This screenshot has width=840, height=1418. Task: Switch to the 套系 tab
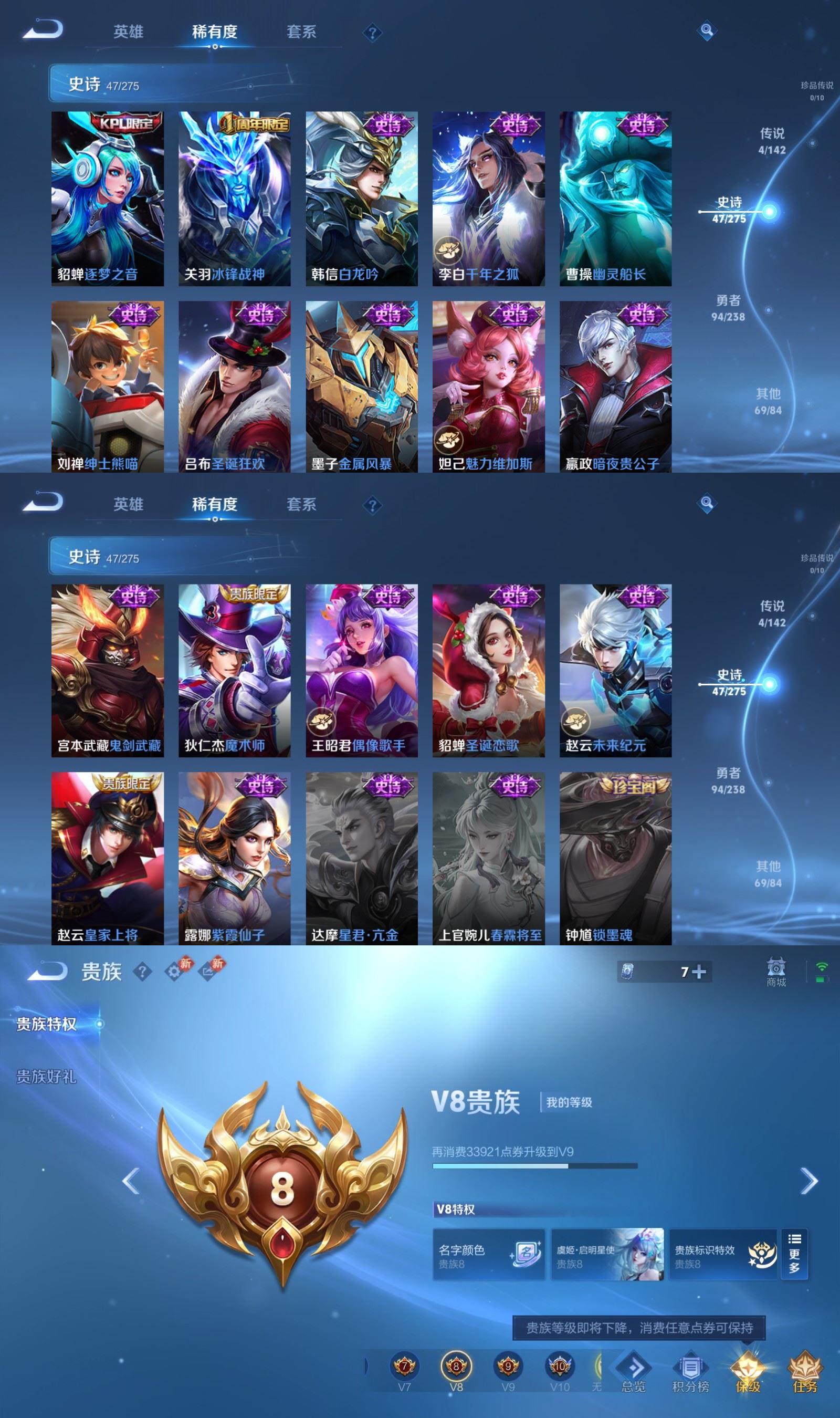(301, 31)
